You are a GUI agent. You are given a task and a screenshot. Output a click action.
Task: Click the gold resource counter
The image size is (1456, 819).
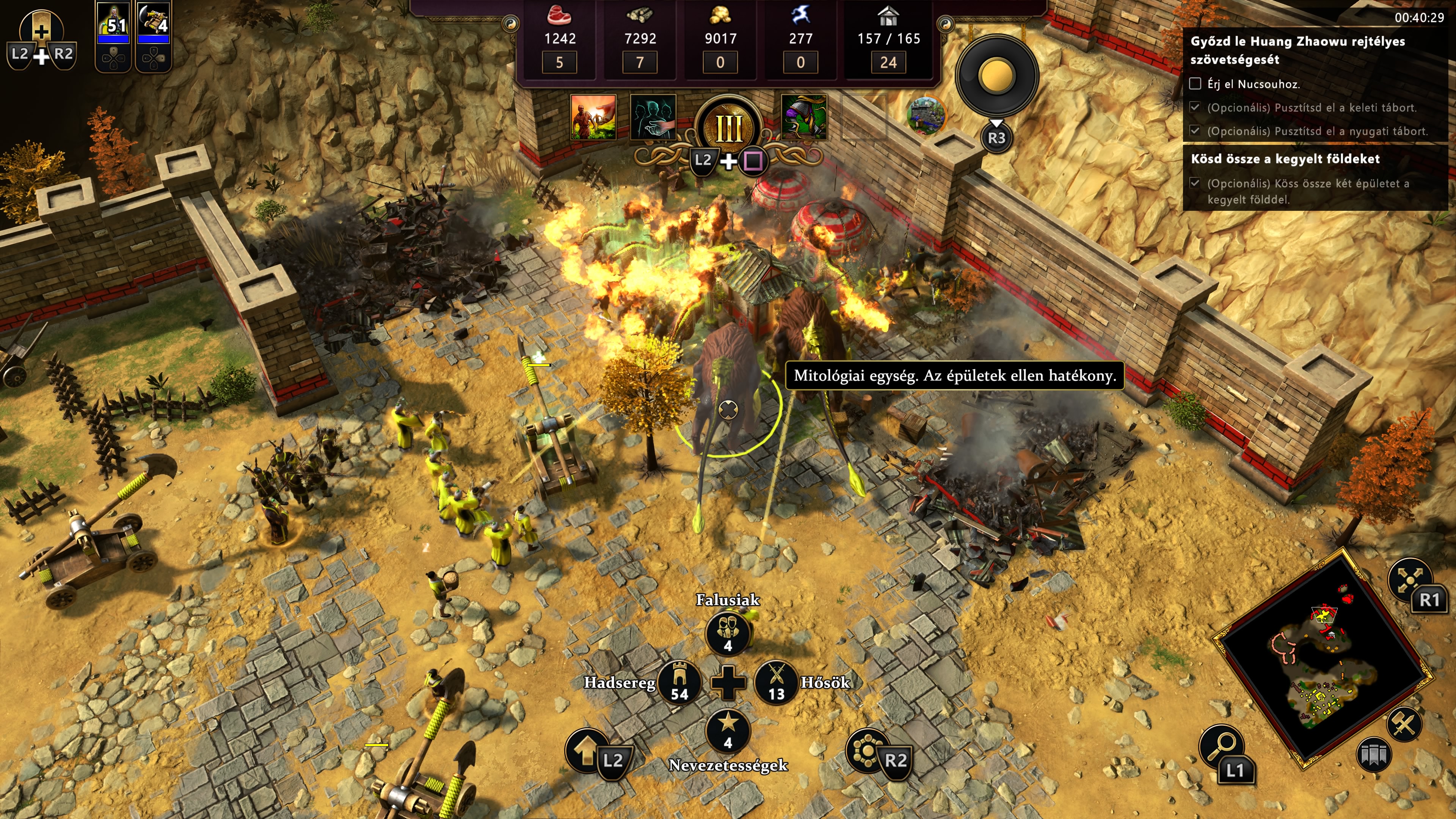[720, 37]
